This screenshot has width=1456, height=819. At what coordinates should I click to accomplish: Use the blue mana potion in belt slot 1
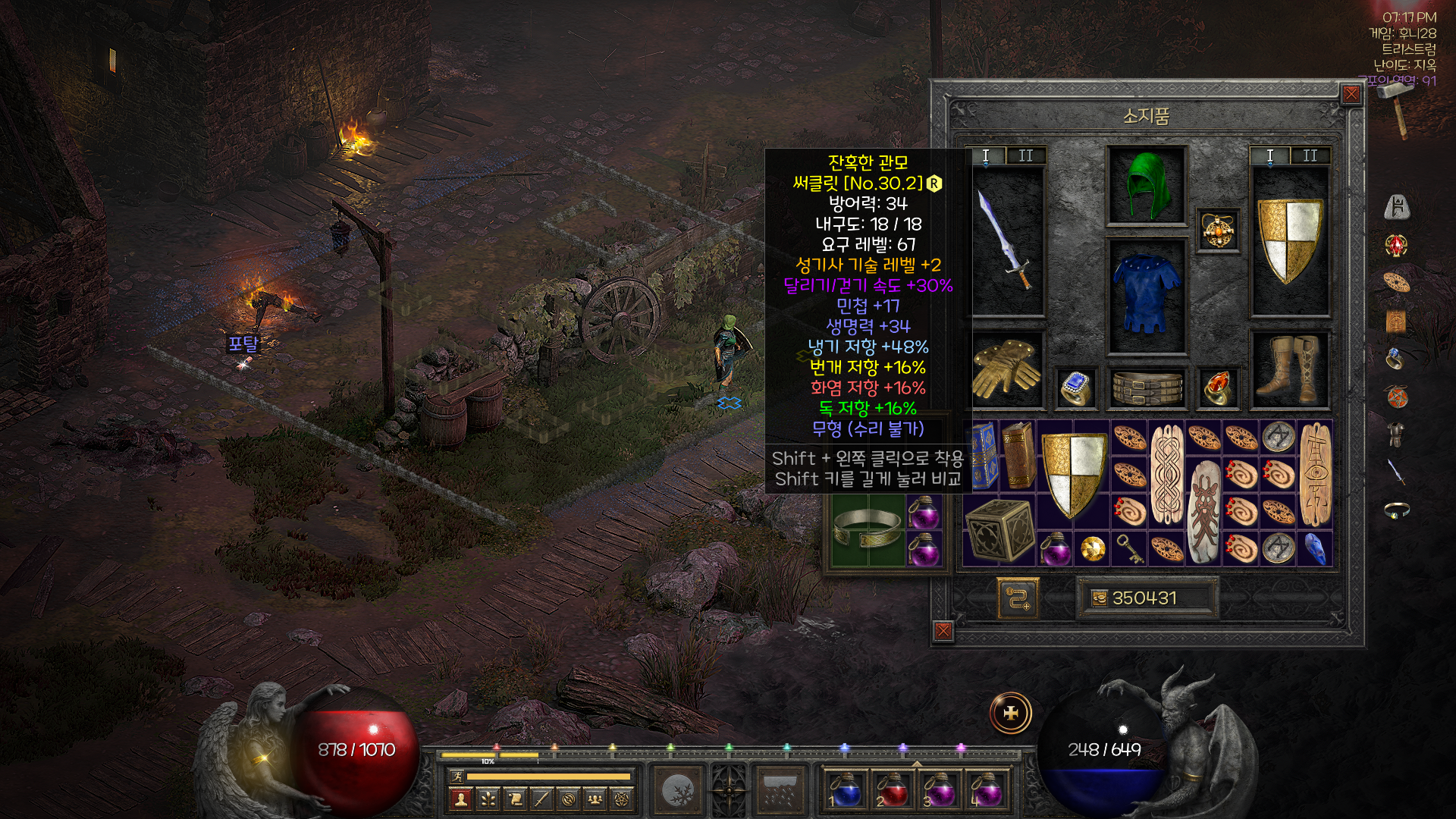pos(846,789)
